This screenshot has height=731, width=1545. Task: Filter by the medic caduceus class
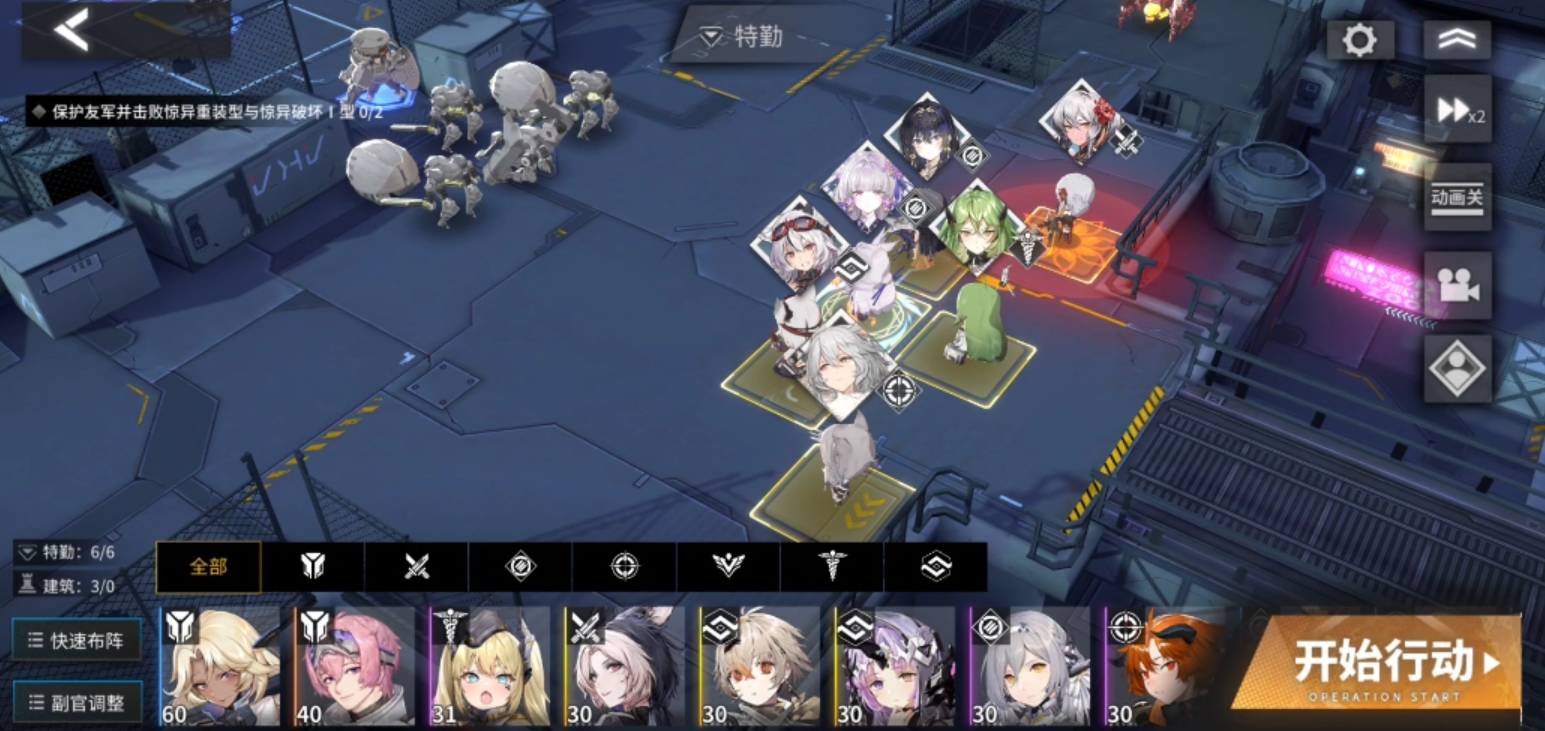click(832, 567)
